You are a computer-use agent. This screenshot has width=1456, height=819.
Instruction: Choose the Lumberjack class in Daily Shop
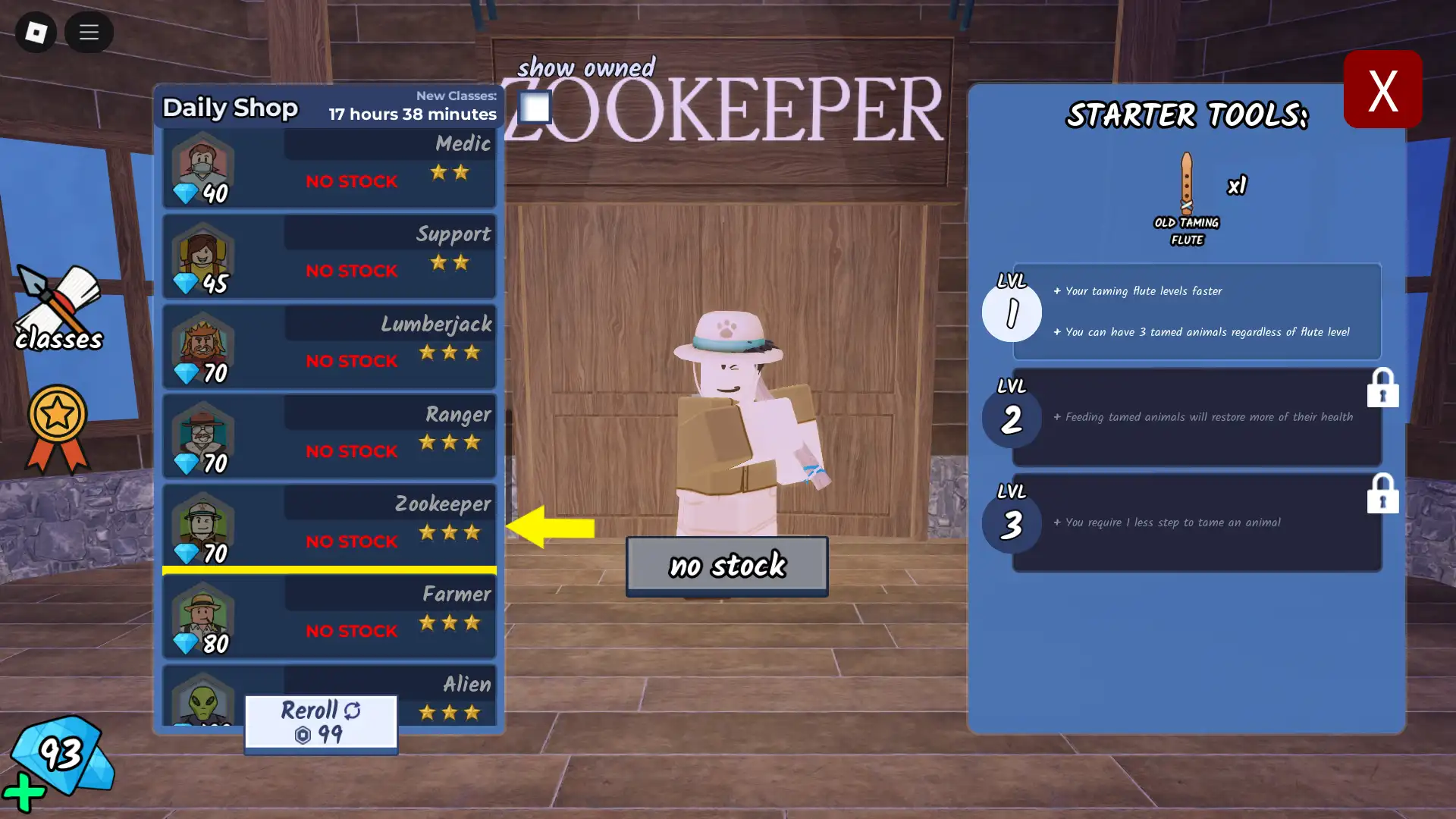pos(329,347)
